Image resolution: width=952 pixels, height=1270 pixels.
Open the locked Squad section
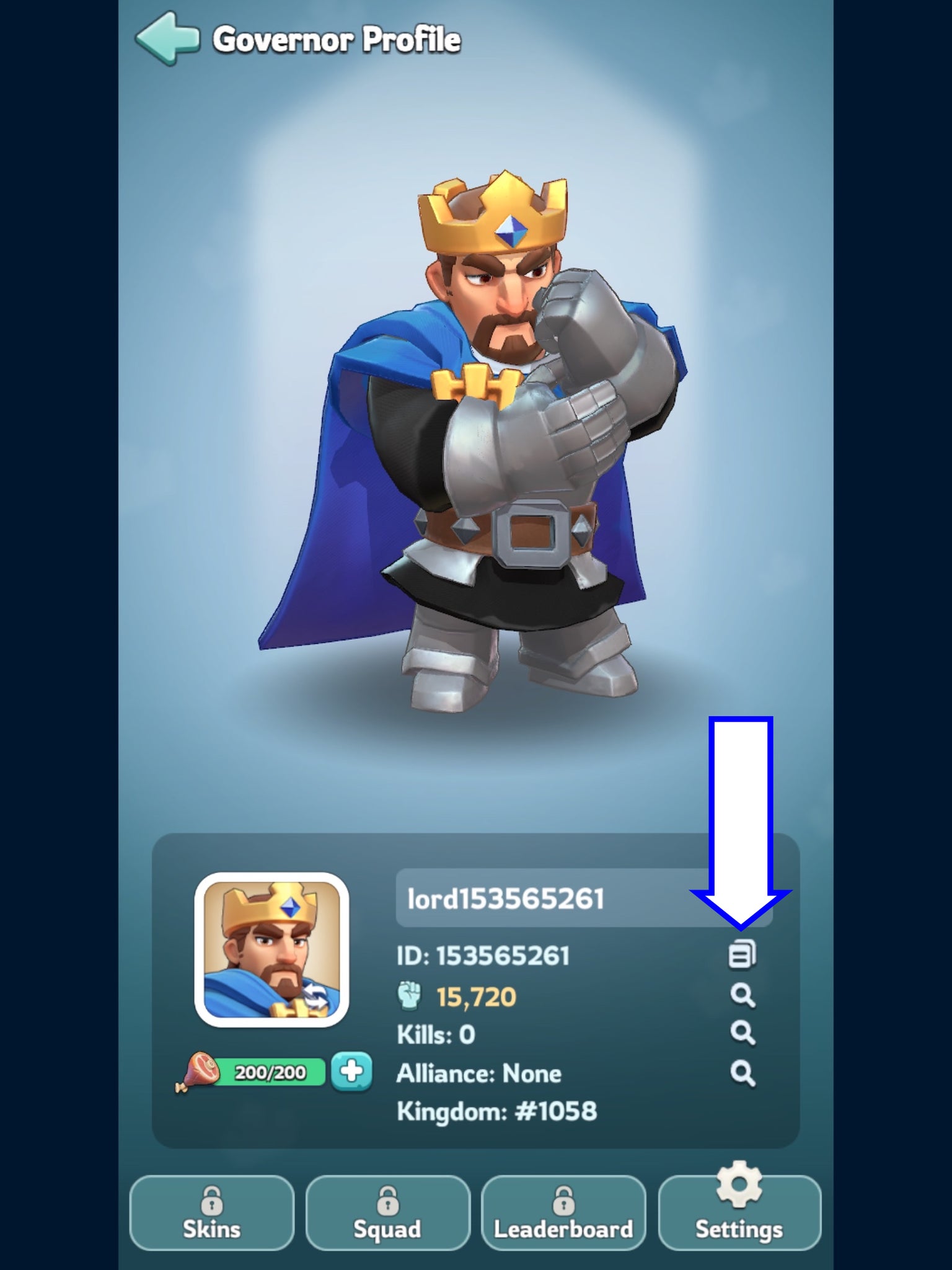[x=389, y=1212]
